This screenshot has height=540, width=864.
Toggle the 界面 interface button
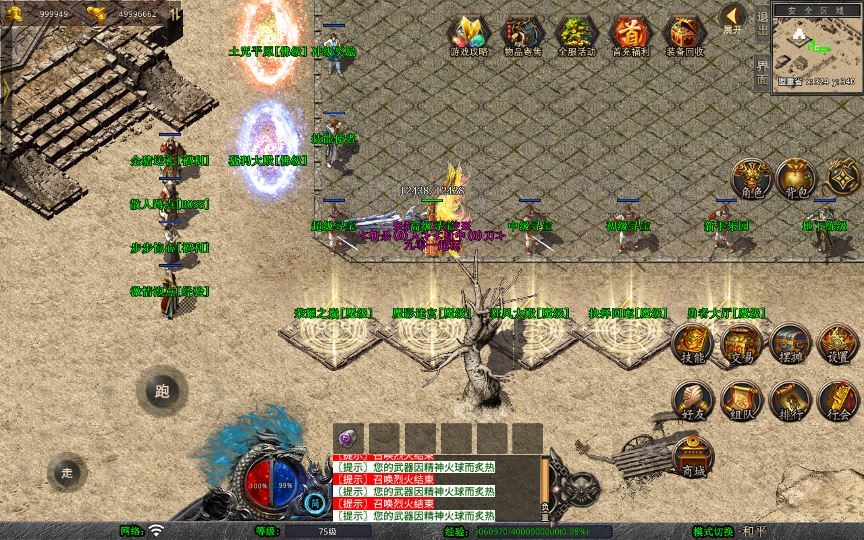tap(762, 72)
